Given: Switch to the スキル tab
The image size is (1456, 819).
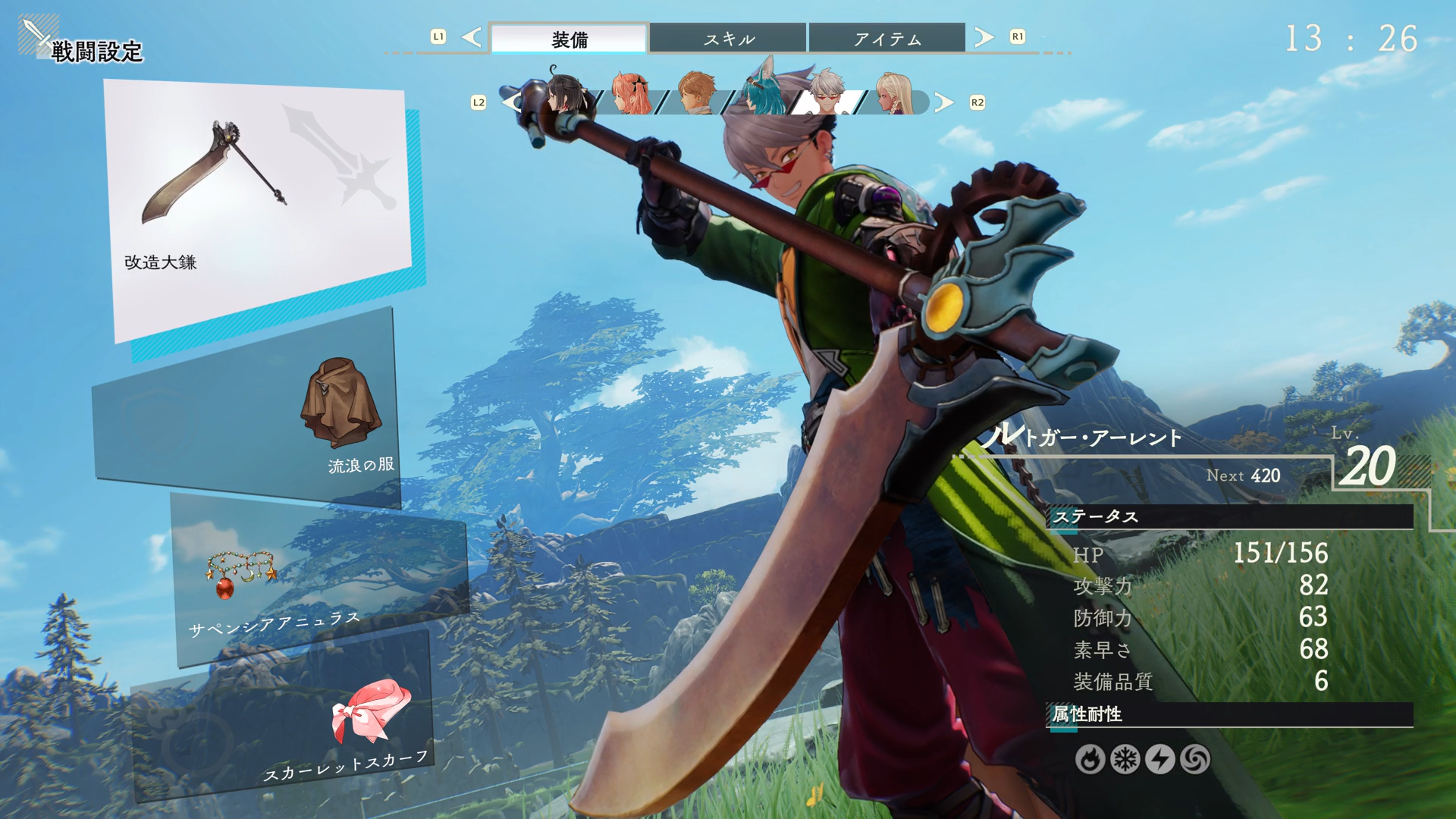Looking at the screenshot, I should click(x=728, y=39).
